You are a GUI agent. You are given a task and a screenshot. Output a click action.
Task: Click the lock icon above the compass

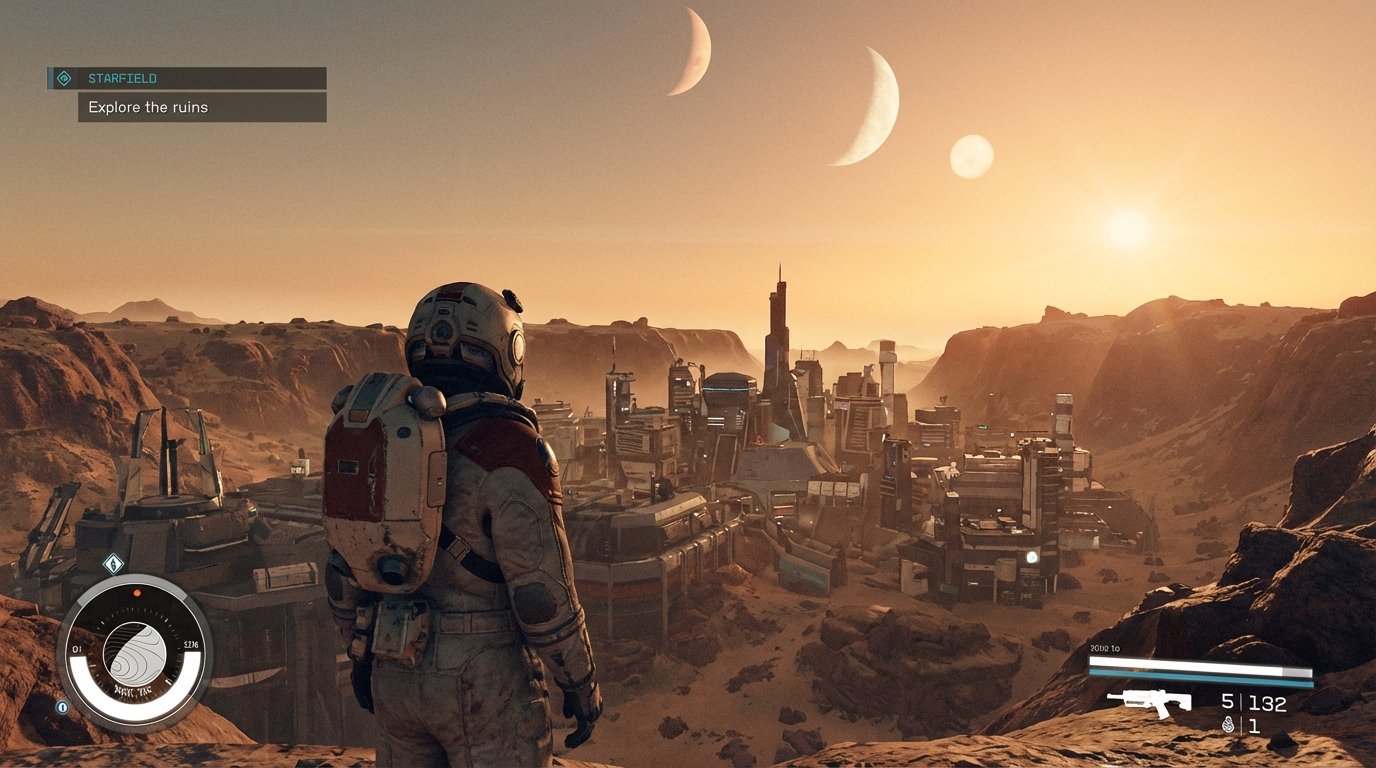point(114,565)
